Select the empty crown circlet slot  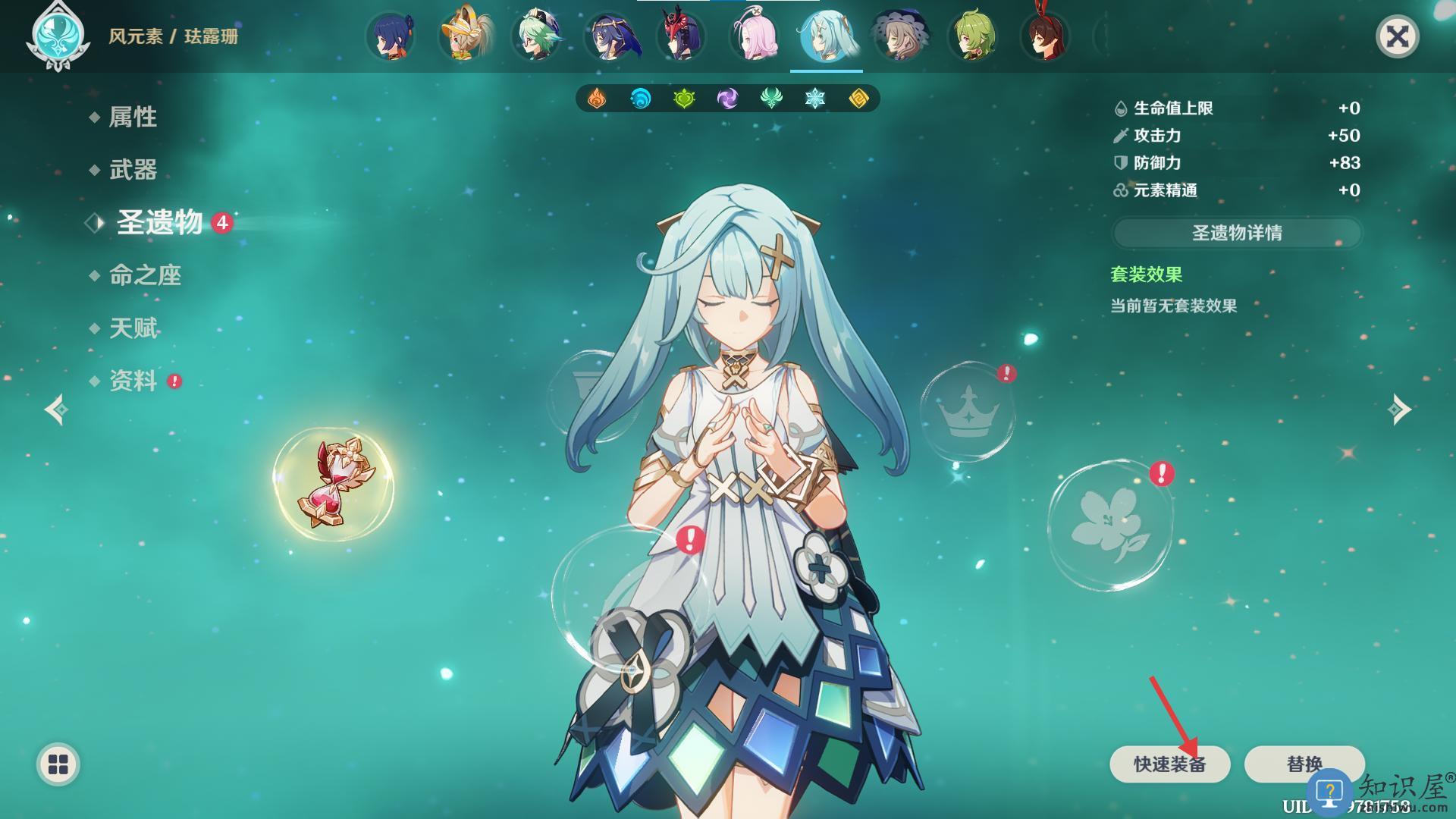[x=967, y=412]
